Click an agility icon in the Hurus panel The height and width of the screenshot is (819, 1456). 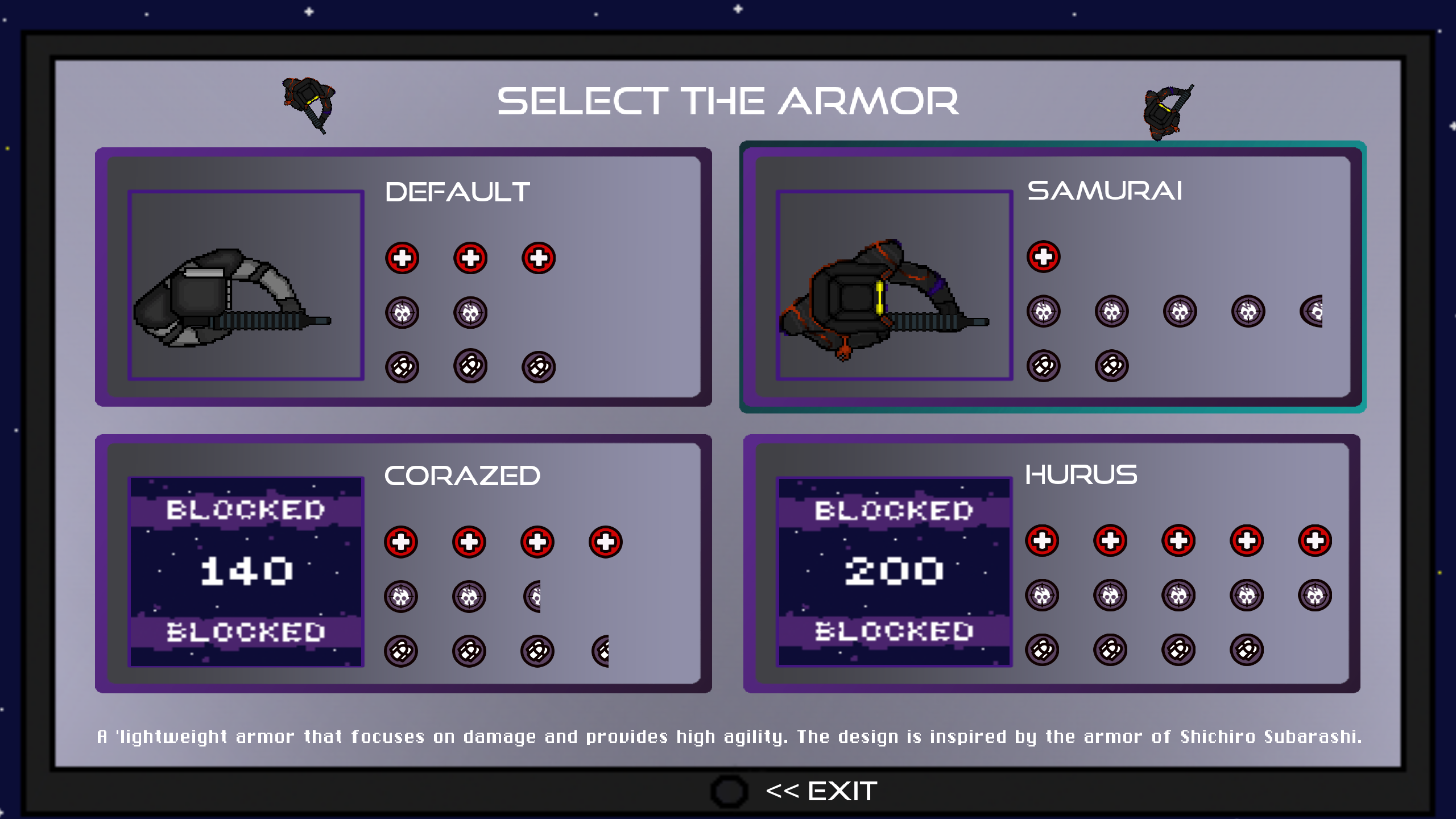[x=1044, y=648]
